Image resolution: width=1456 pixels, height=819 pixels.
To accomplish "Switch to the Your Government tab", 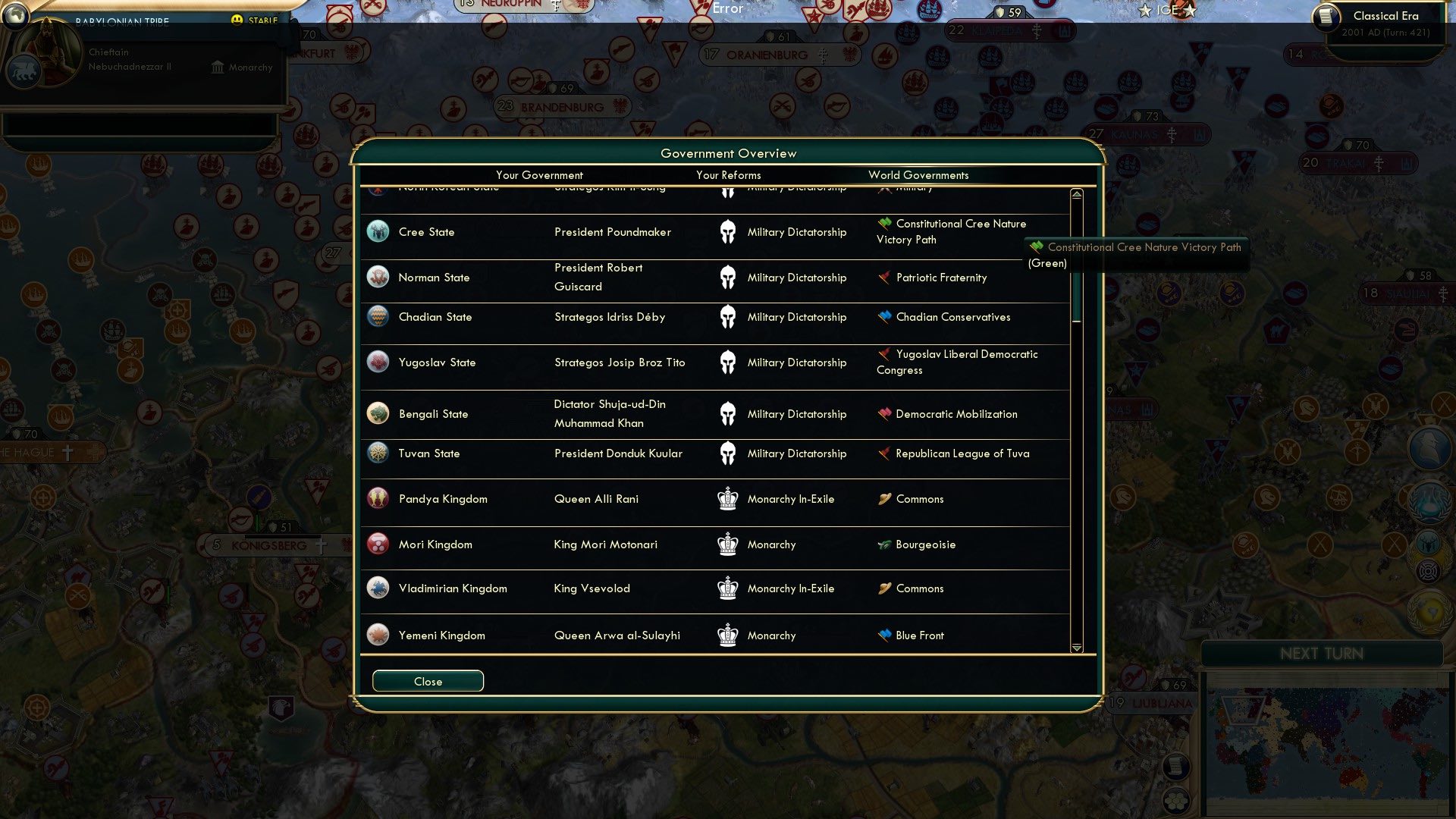I will click(x=538, y=175).
